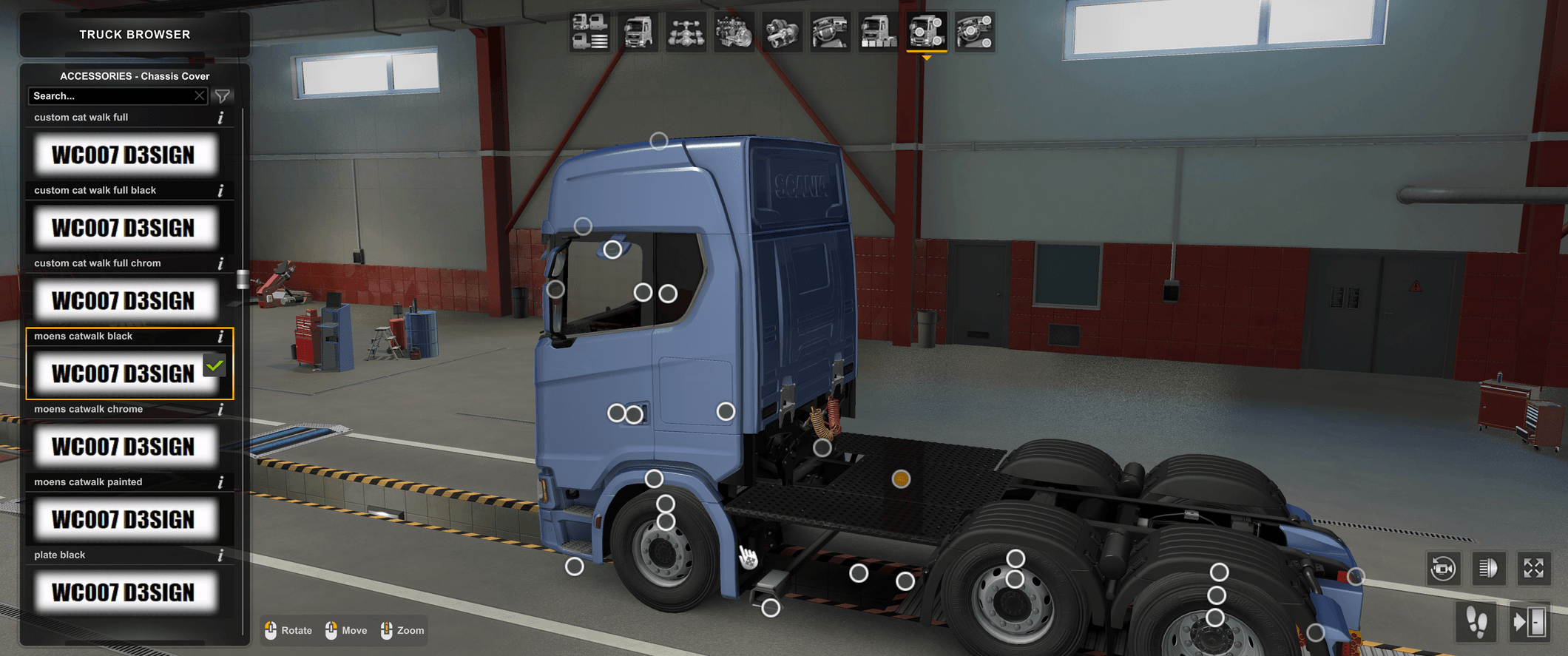Viewport: 1568px width, 656px height.
Task: Select the transmission configuration icon
Action: click(x=782, y=33)
